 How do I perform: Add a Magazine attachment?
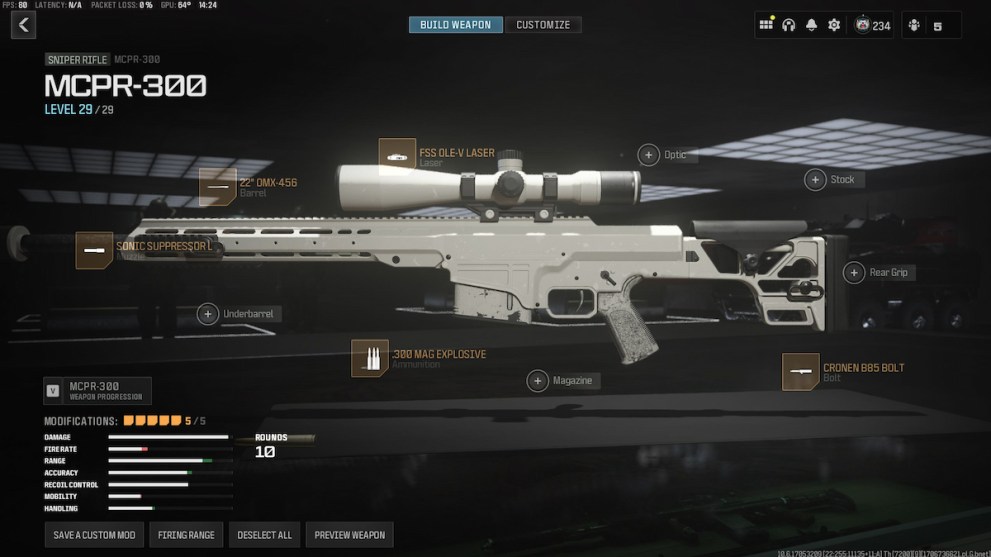tap(538, 381)
